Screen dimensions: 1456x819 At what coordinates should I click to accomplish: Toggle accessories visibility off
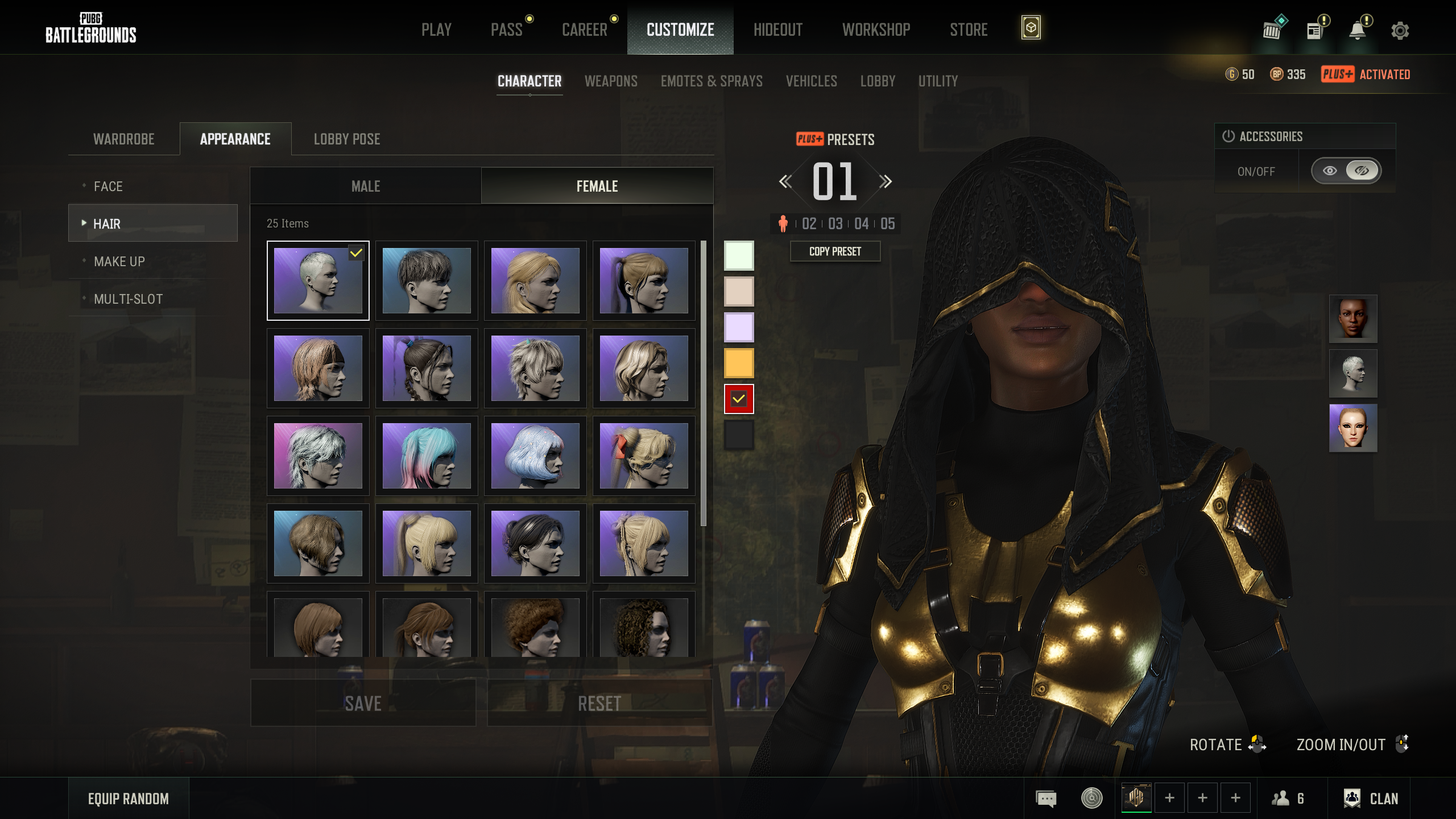pos(1361,171)
